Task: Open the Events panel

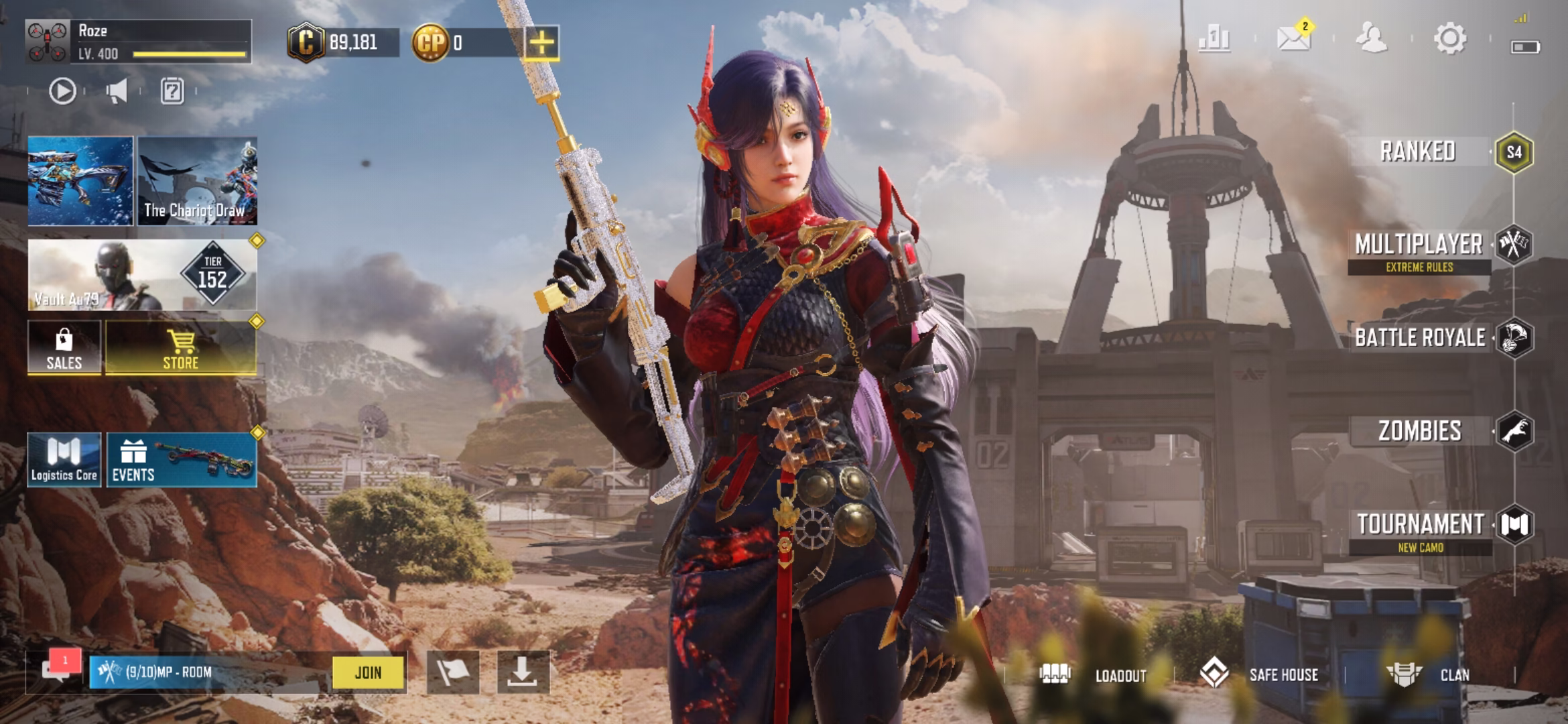Action: [181, 460]
